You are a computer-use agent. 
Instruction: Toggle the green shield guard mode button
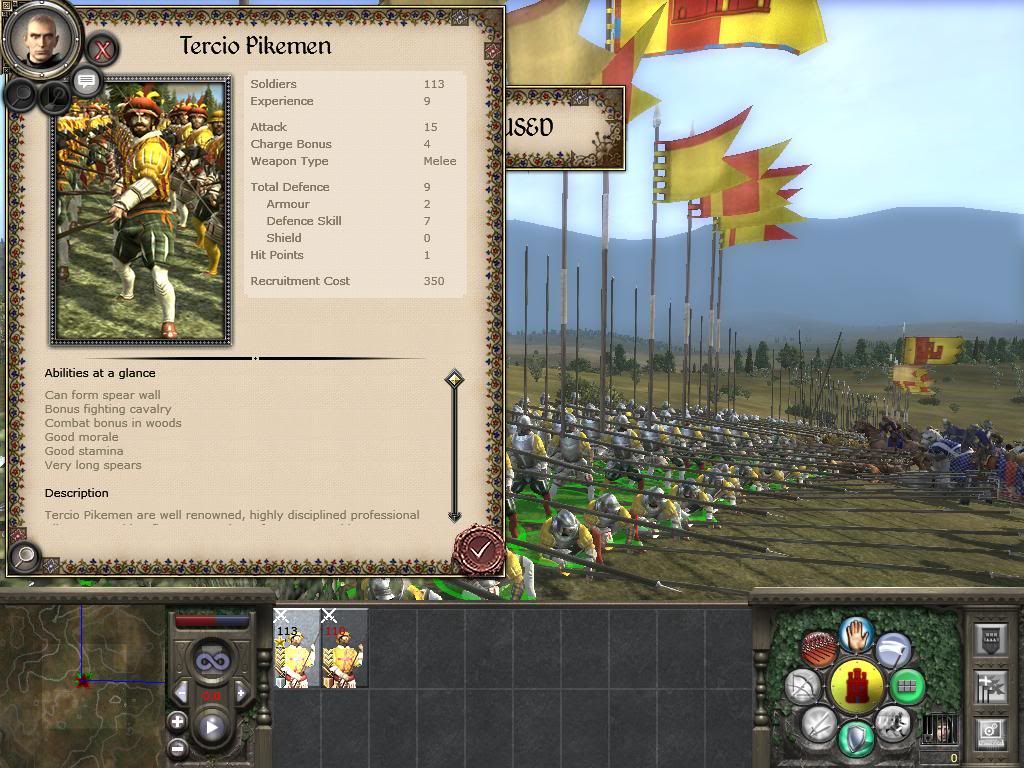(857, 738)
